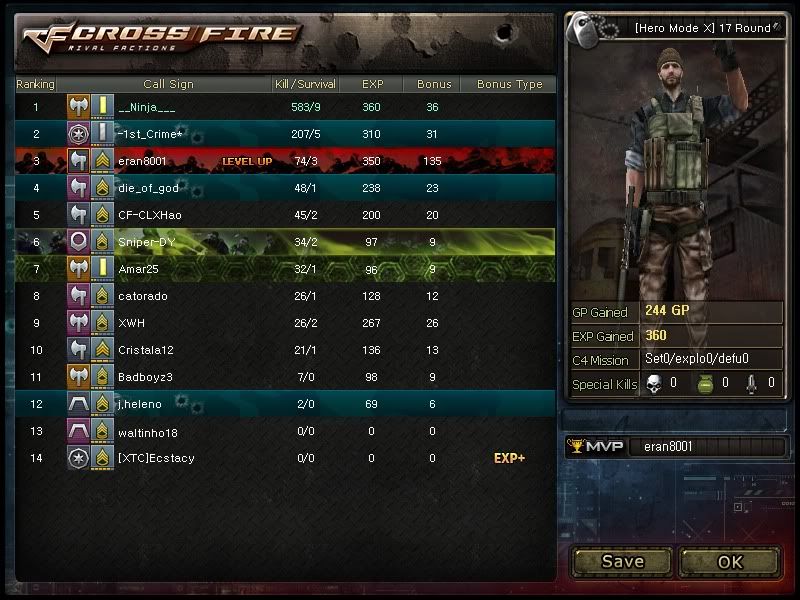Click the Bonus Type column header

click(x=509, y=84)
